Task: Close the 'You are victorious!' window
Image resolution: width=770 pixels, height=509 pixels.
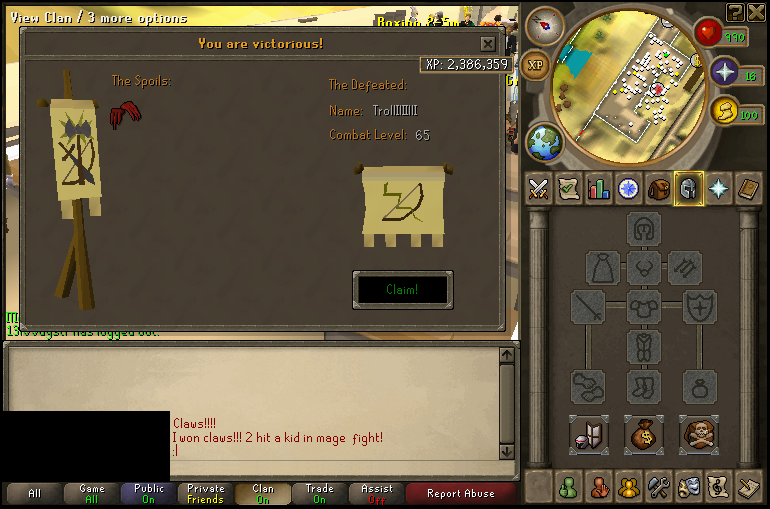Action: point(487,44)
